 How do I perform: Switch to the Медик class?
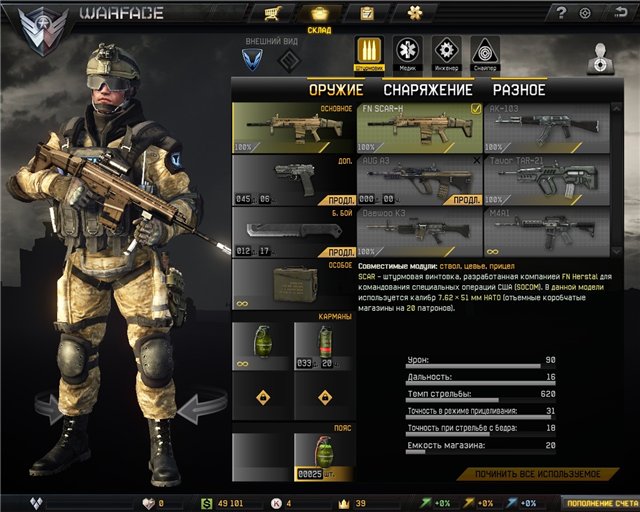point(407,52)
